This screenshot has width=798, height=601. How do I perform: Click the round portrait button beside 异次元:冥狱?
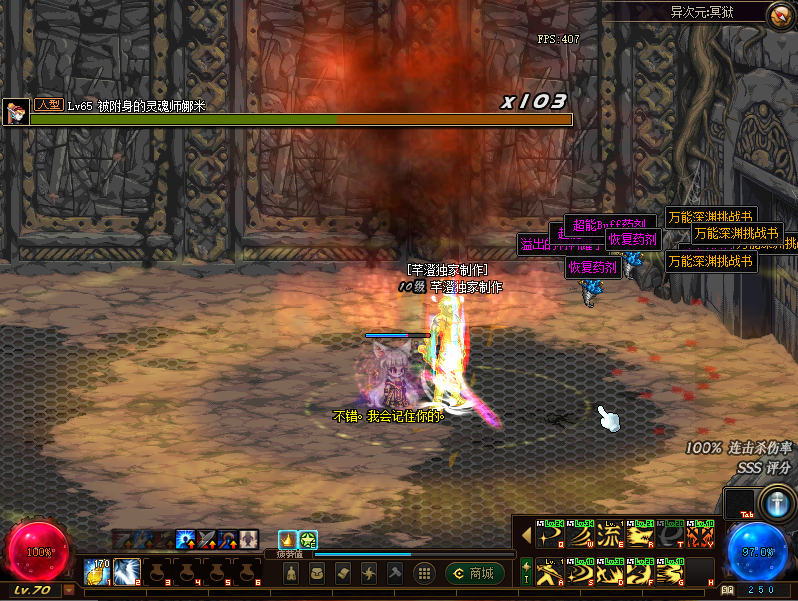(779, 14)
